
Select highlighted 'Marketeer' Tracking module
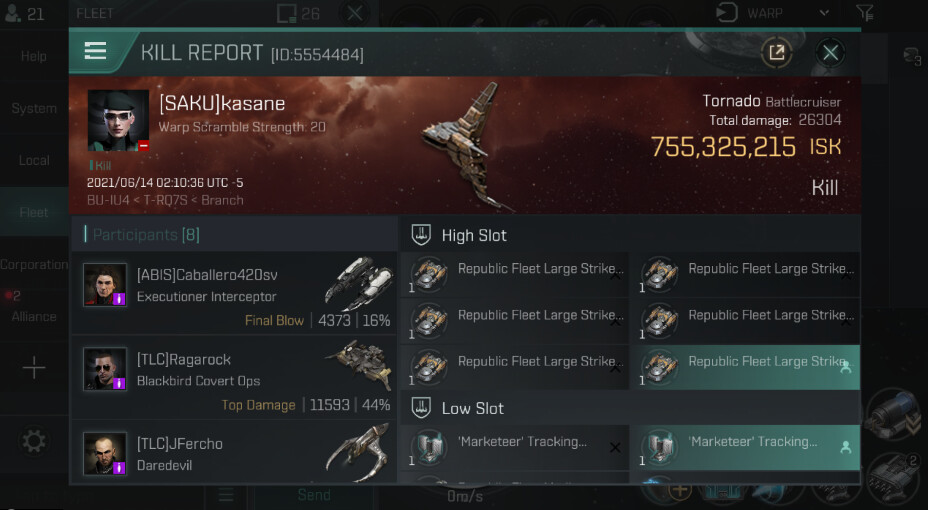click(745, 448)
